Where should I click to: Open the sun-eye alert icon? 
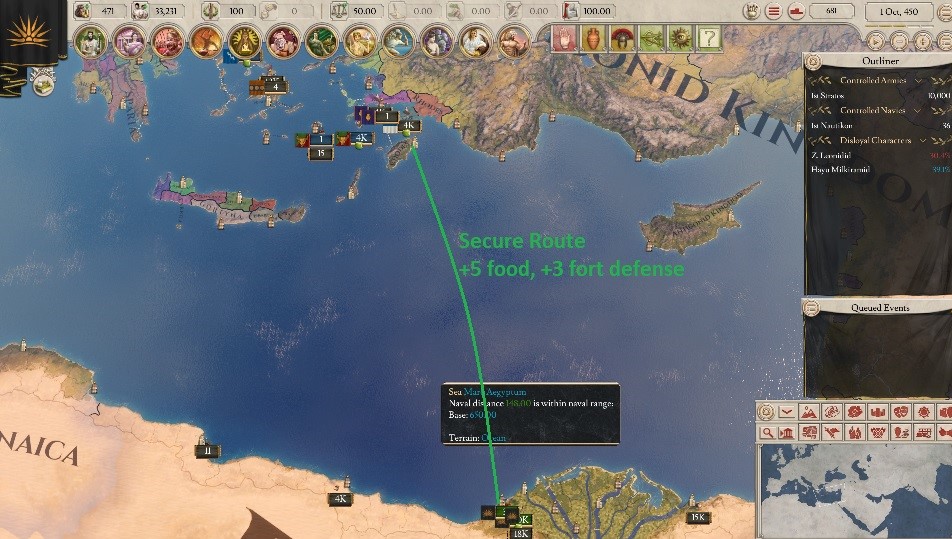coord(680,39)
